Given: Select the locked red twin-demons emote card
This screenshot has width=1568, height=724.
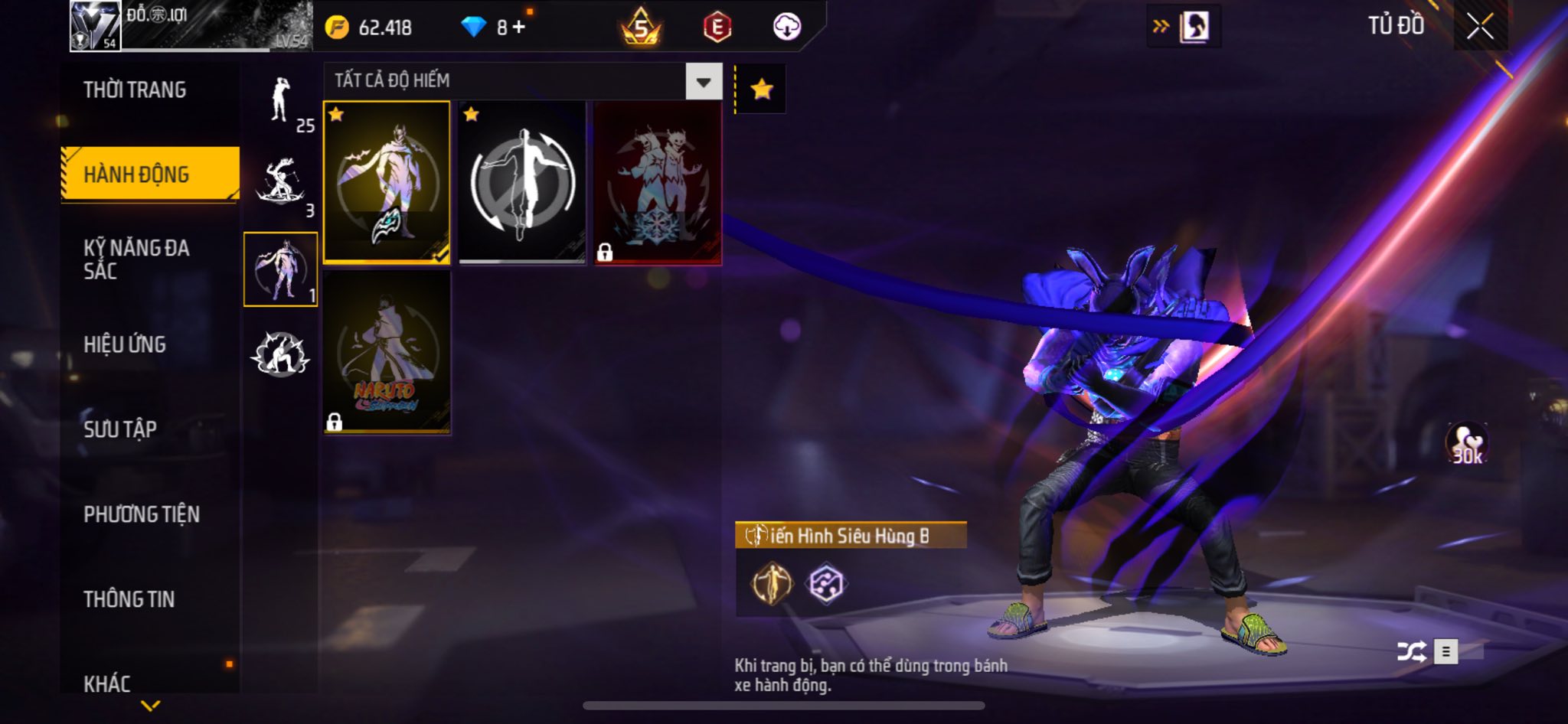Looking at the screenshot, I should (658, 182).
